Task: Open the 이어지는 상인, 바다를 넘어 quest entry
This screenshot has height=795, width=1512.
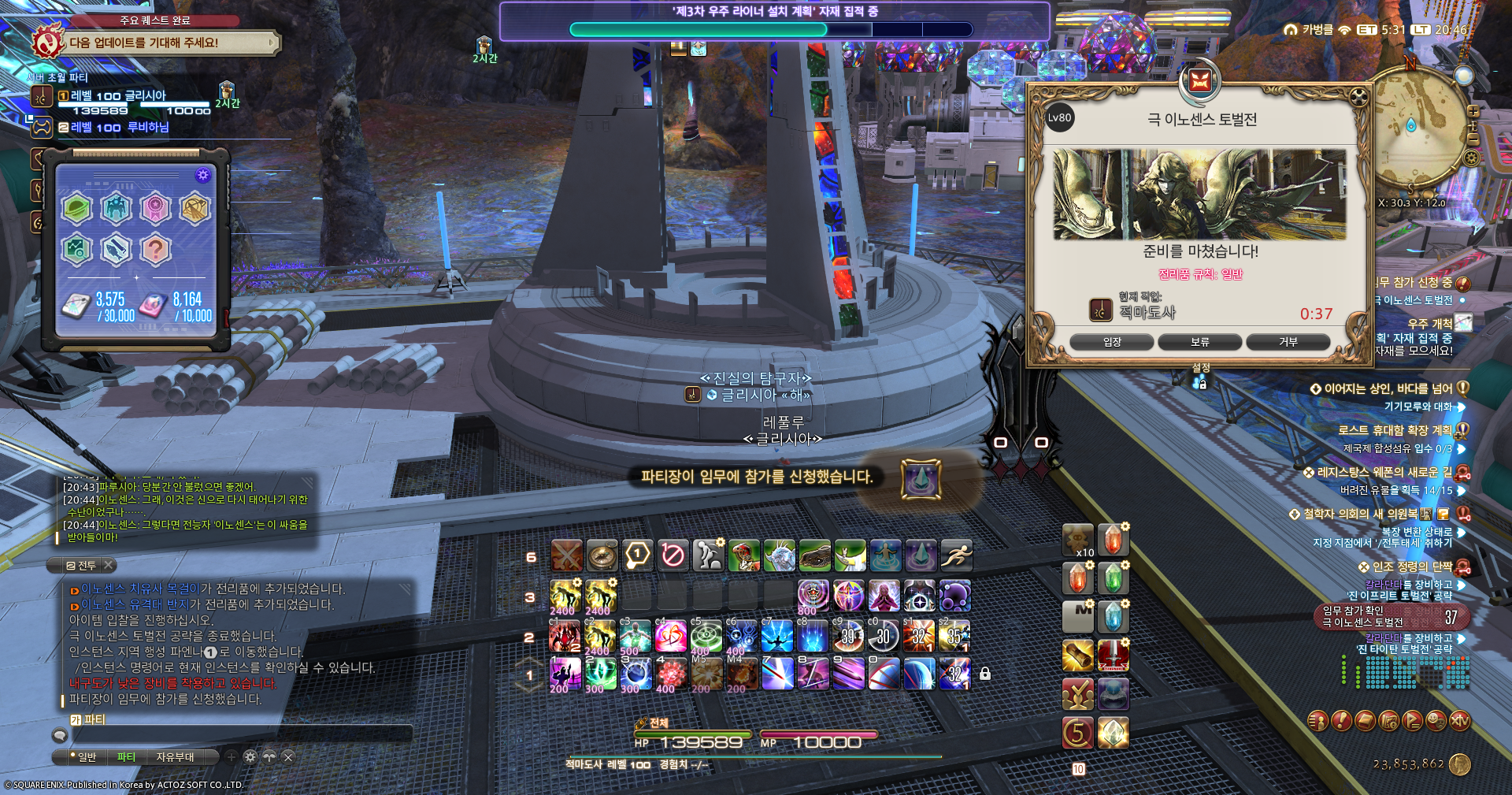Action: pyautogui.click(x=1388, y=388)
